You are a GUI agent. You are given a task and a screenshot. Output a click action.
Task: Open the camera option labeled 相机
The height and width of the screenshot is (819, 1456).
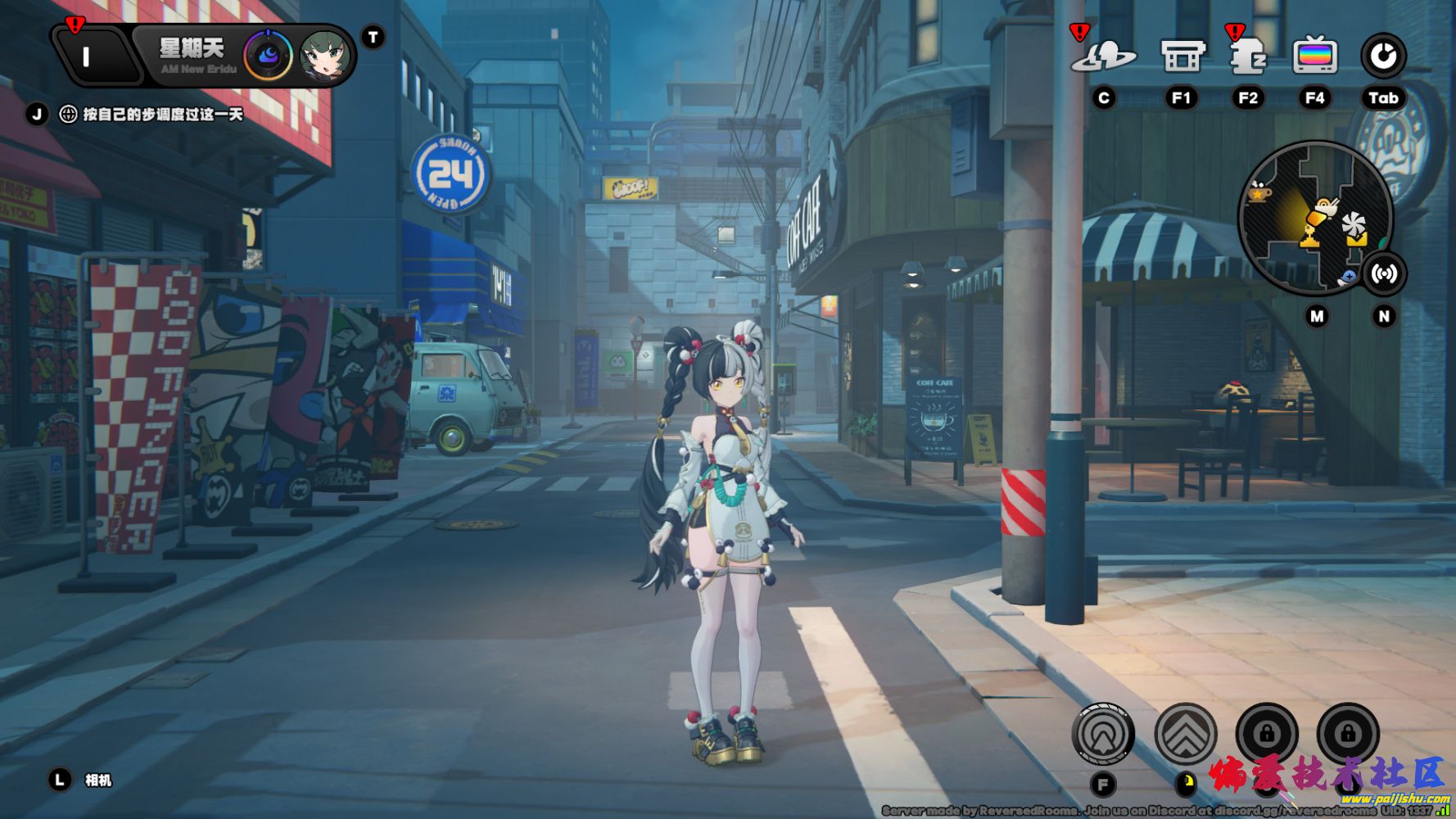tap(97, 781)
